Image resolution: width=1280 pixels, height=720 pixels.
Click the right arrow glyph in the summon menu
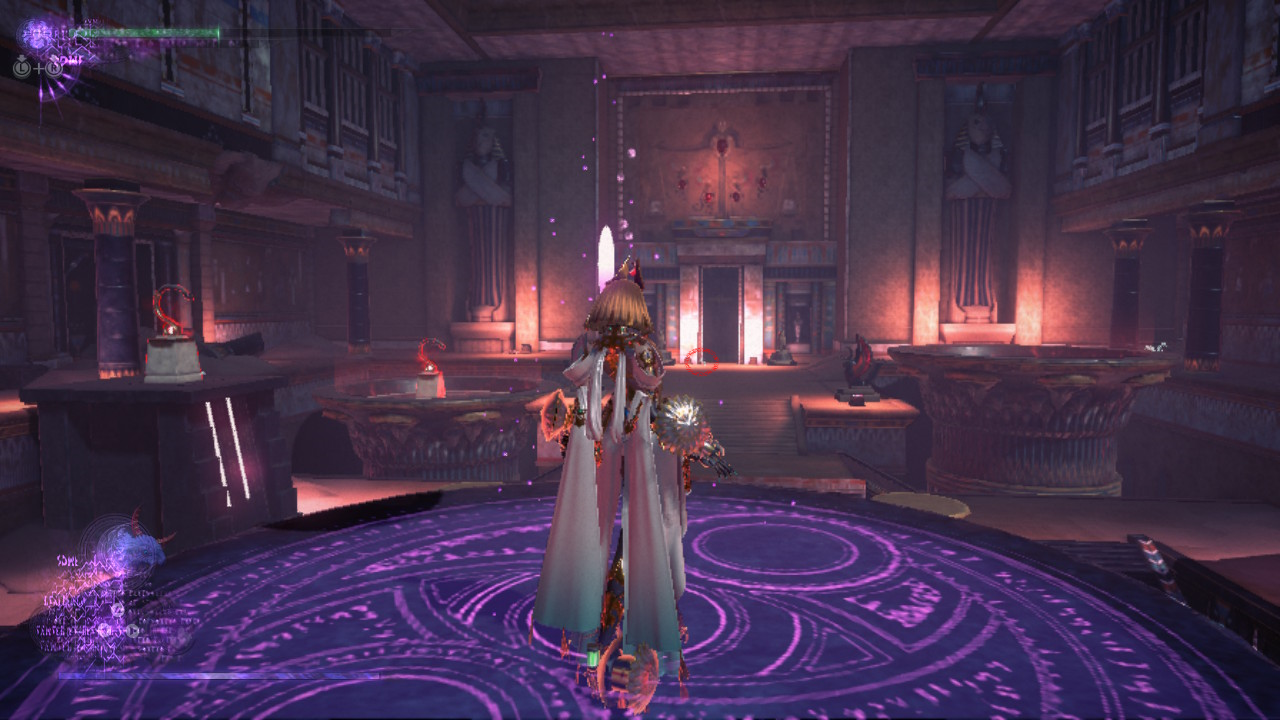click(x=132, y=630)
